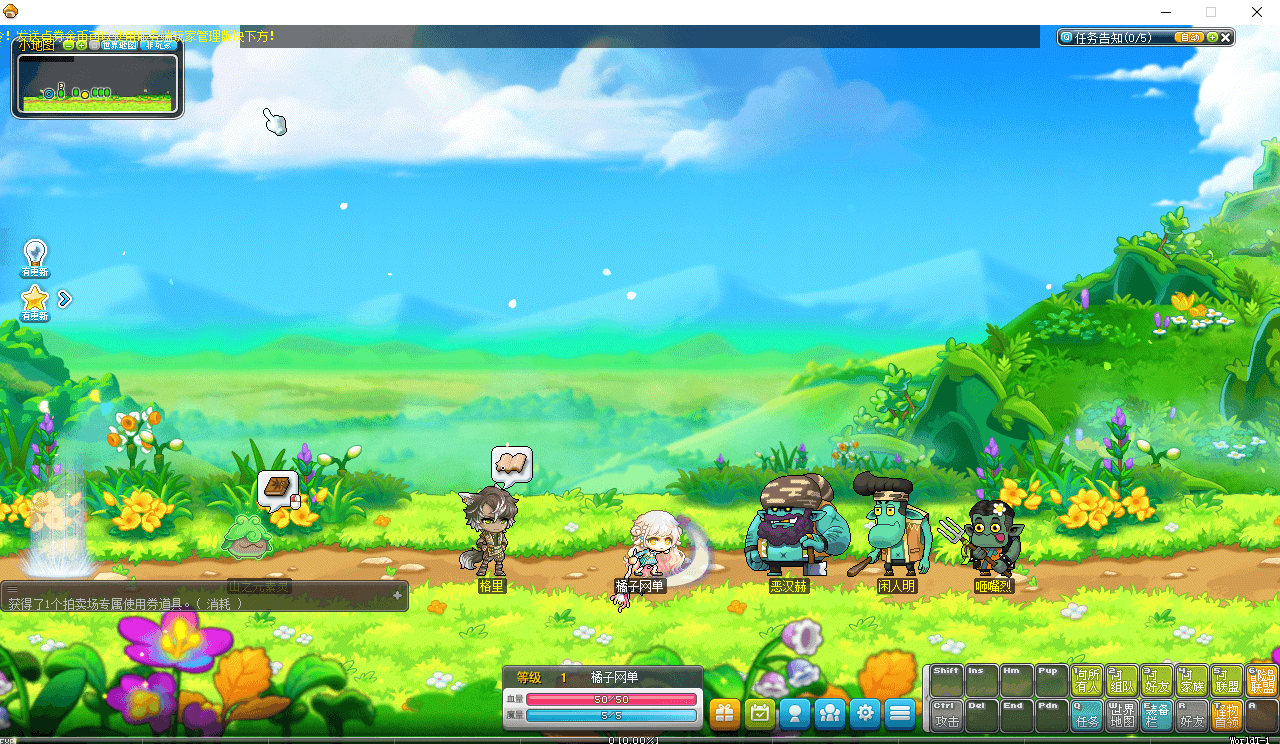Click the minimap's green minus button
Viewport: 1280px width, 744px height.
(x=68, y=44)
